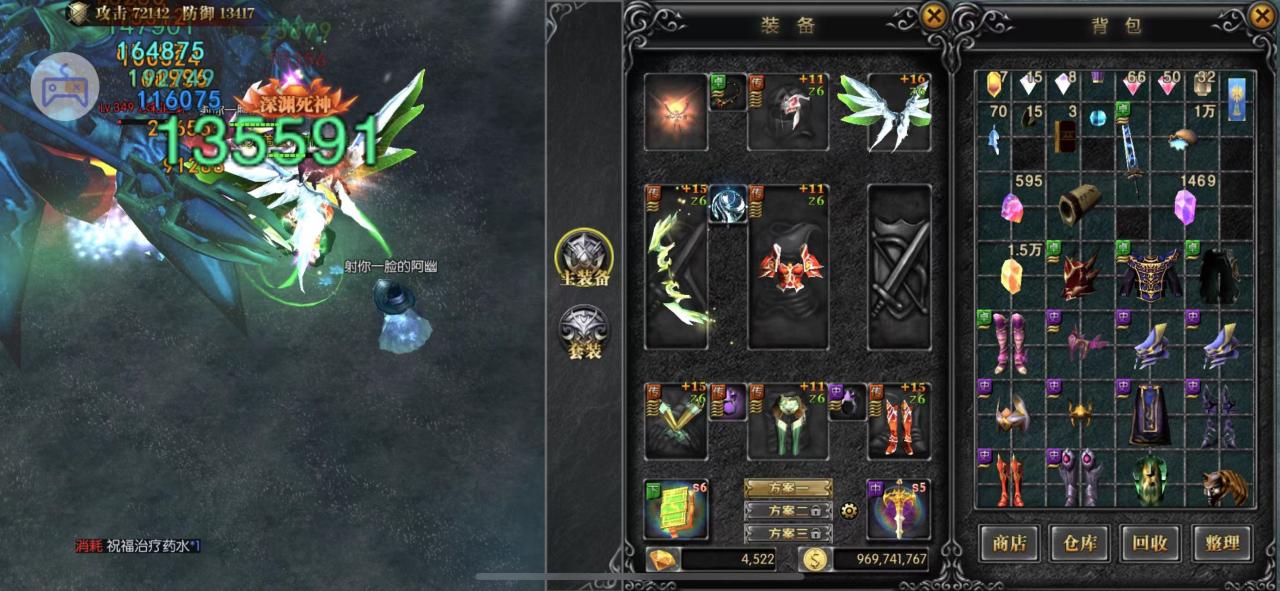Select the locked 方案二 scheme

(x=788, y=510)
